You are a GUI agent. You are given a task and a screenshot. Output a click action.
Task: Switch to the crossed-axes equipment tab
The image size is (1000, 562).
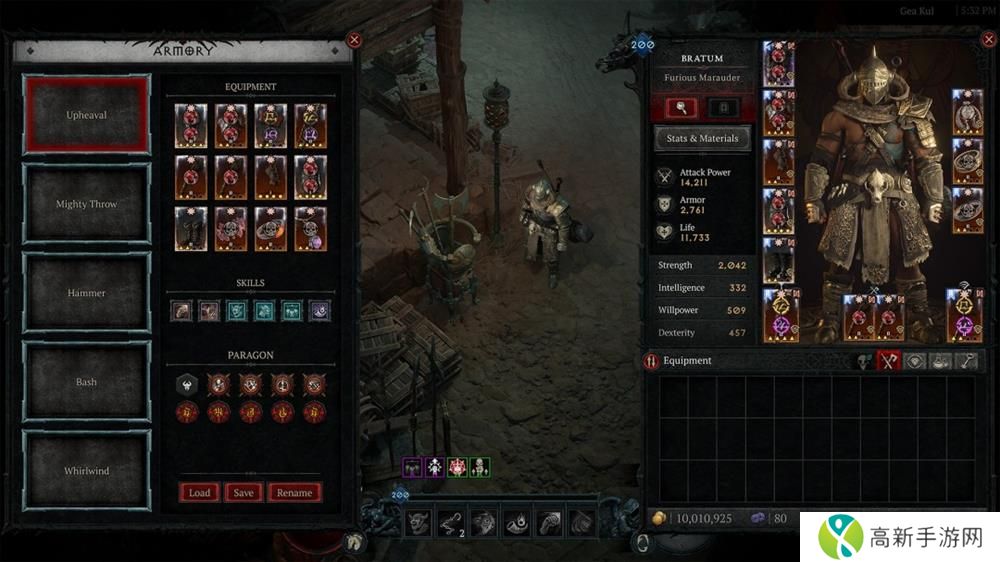[x=889, y=361]
